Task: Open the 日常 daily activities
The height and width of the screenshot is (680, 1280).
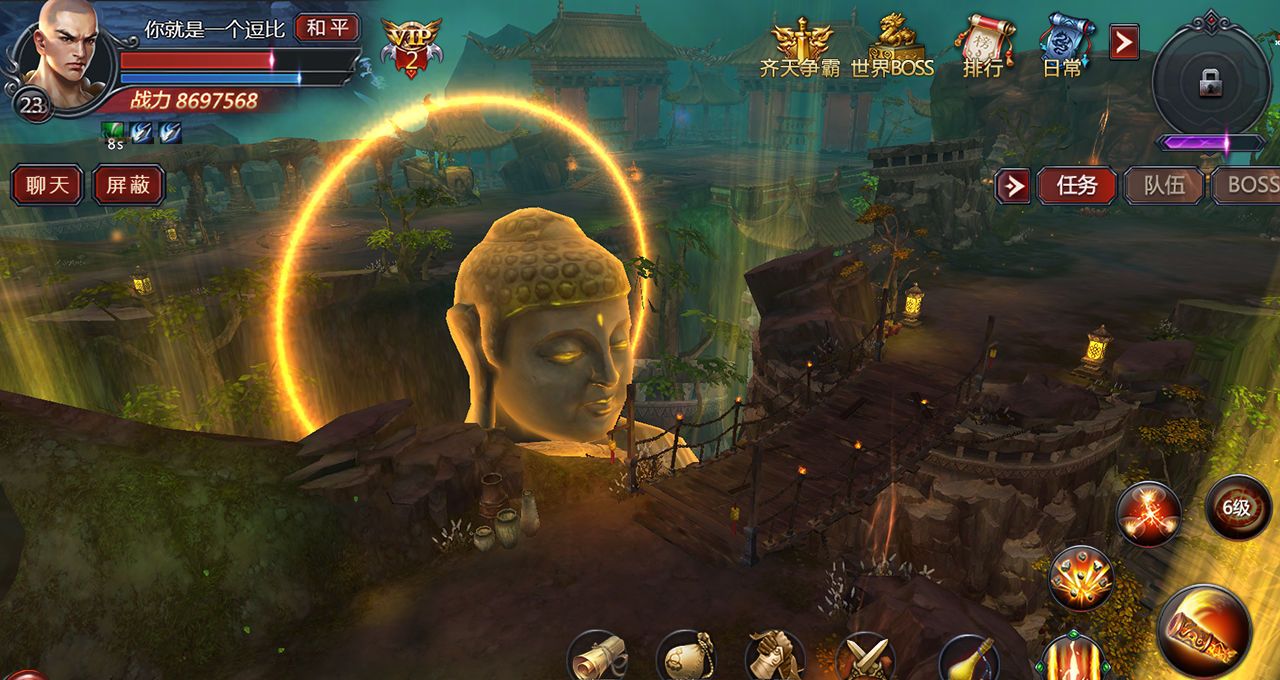Action: pos(1062,48)
